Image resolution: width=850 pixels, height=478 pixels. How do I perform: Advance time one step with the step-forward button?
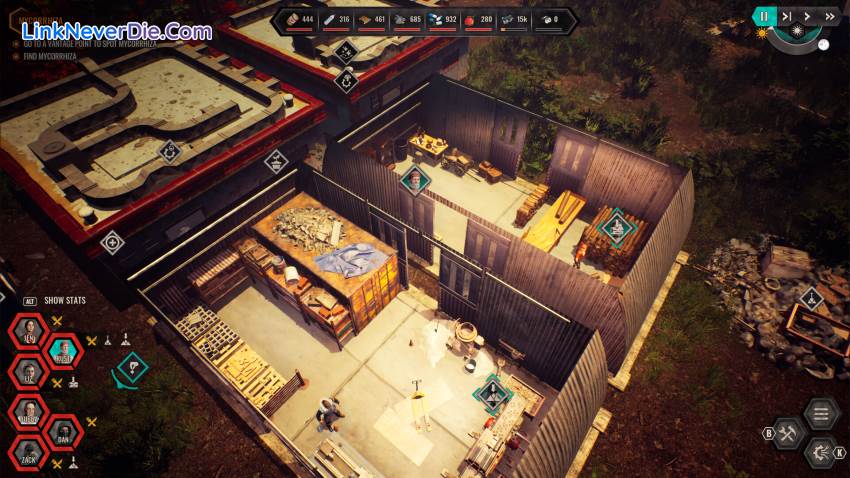[x=787, y=16]
